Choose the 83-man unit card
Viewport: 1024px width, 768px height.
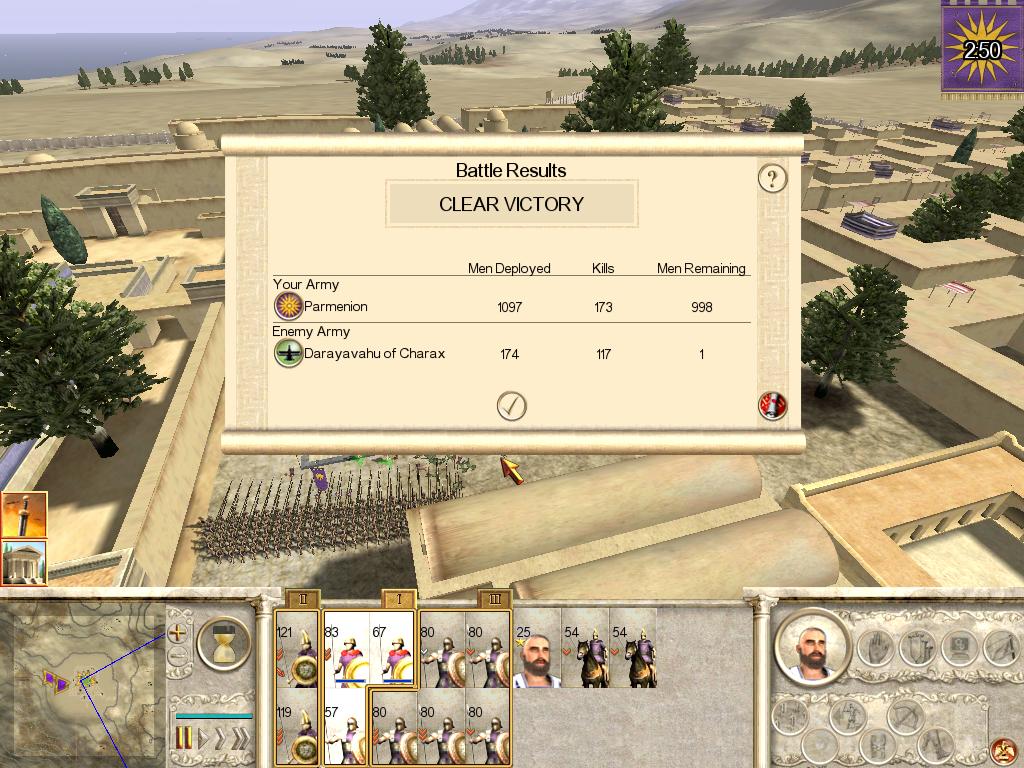coord(345,649)
